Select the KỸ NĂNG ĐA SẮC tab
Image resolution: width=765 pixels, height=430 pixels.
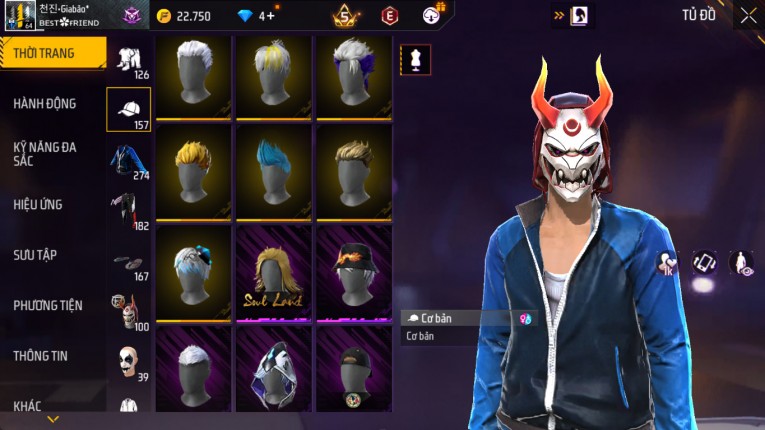click(x=45, y=153)
